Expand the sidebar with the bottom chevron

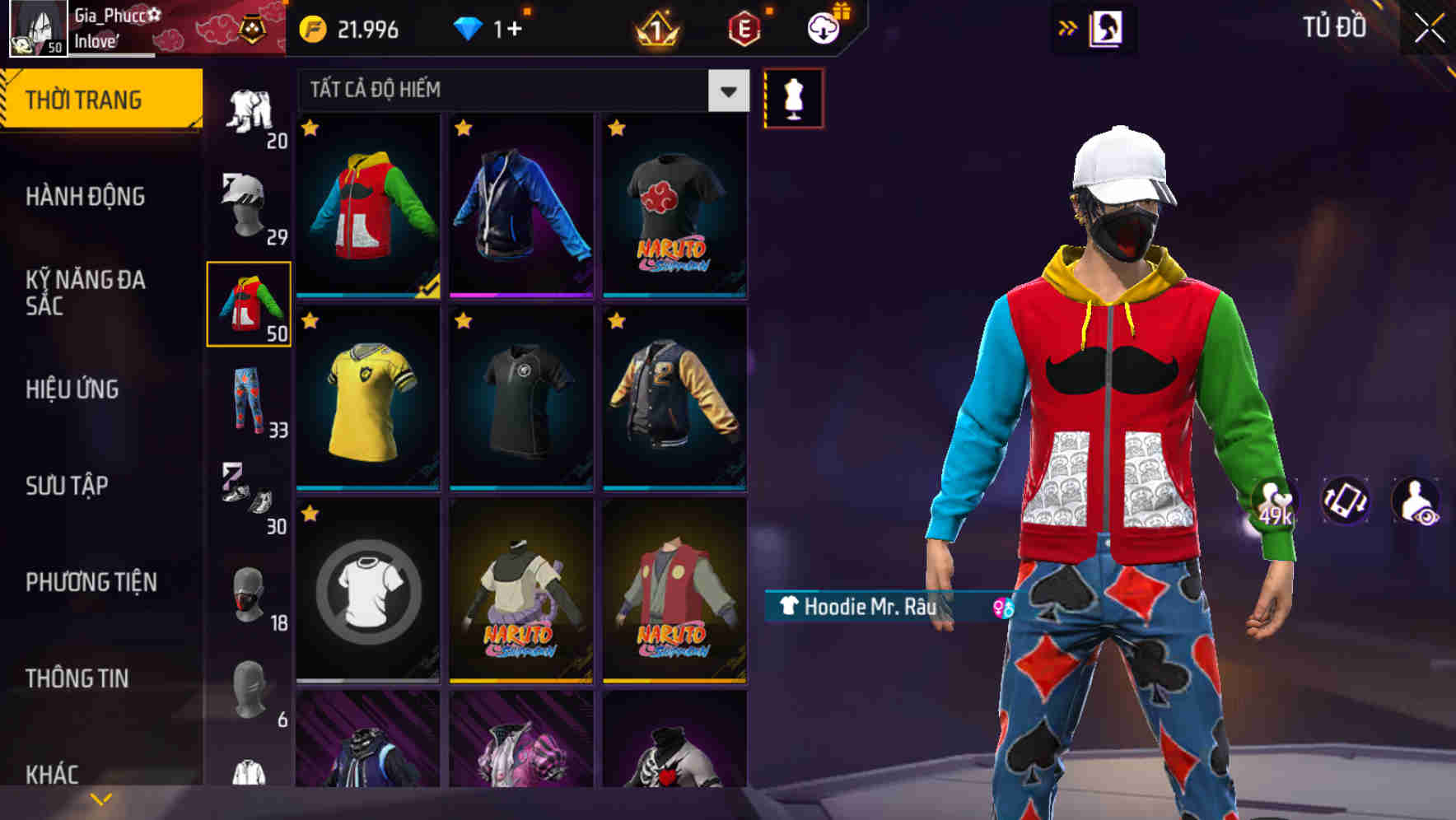pos(99,797)
